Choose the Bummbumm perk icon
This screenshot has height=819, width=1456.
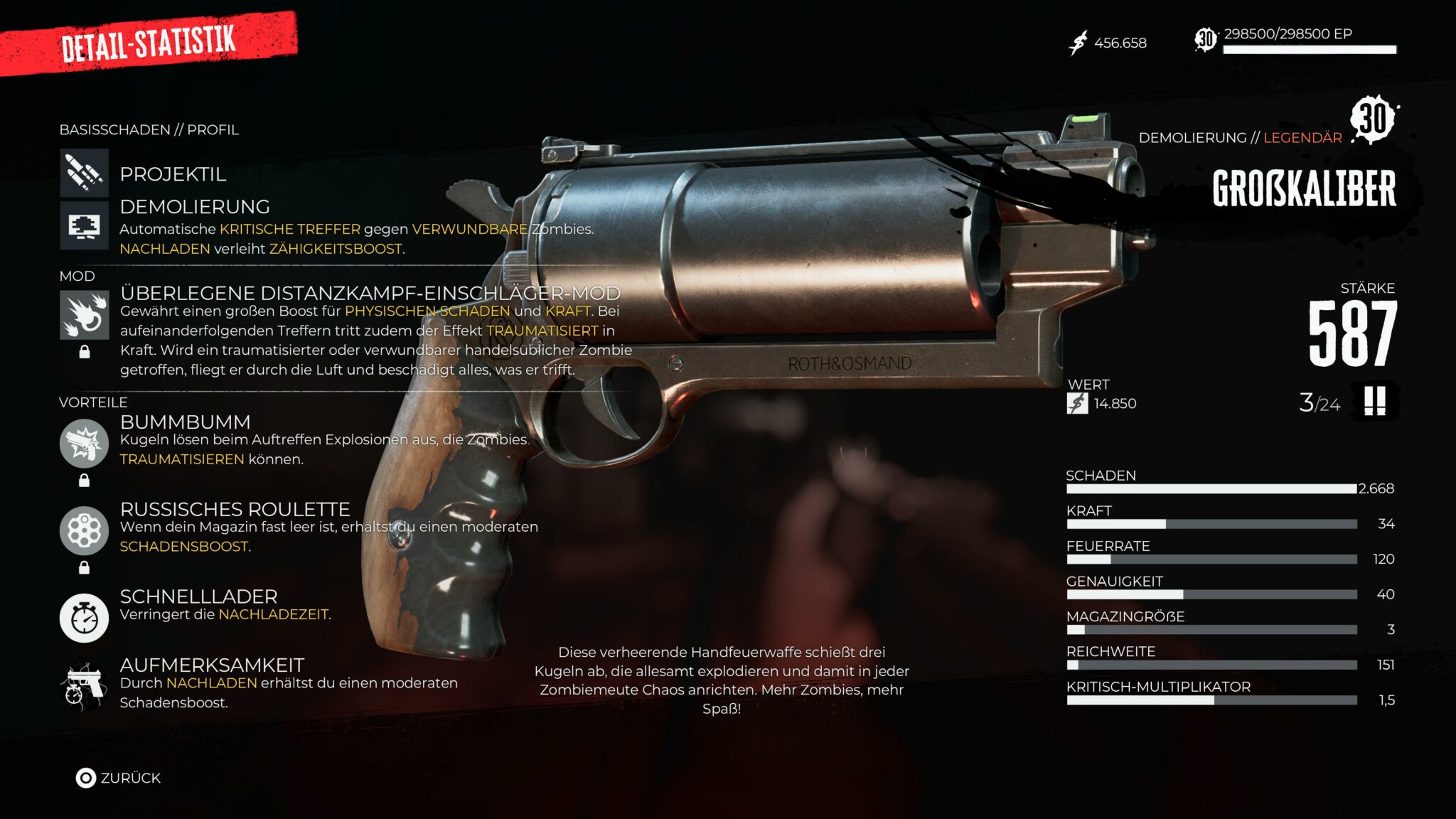(x=84, y=443)
